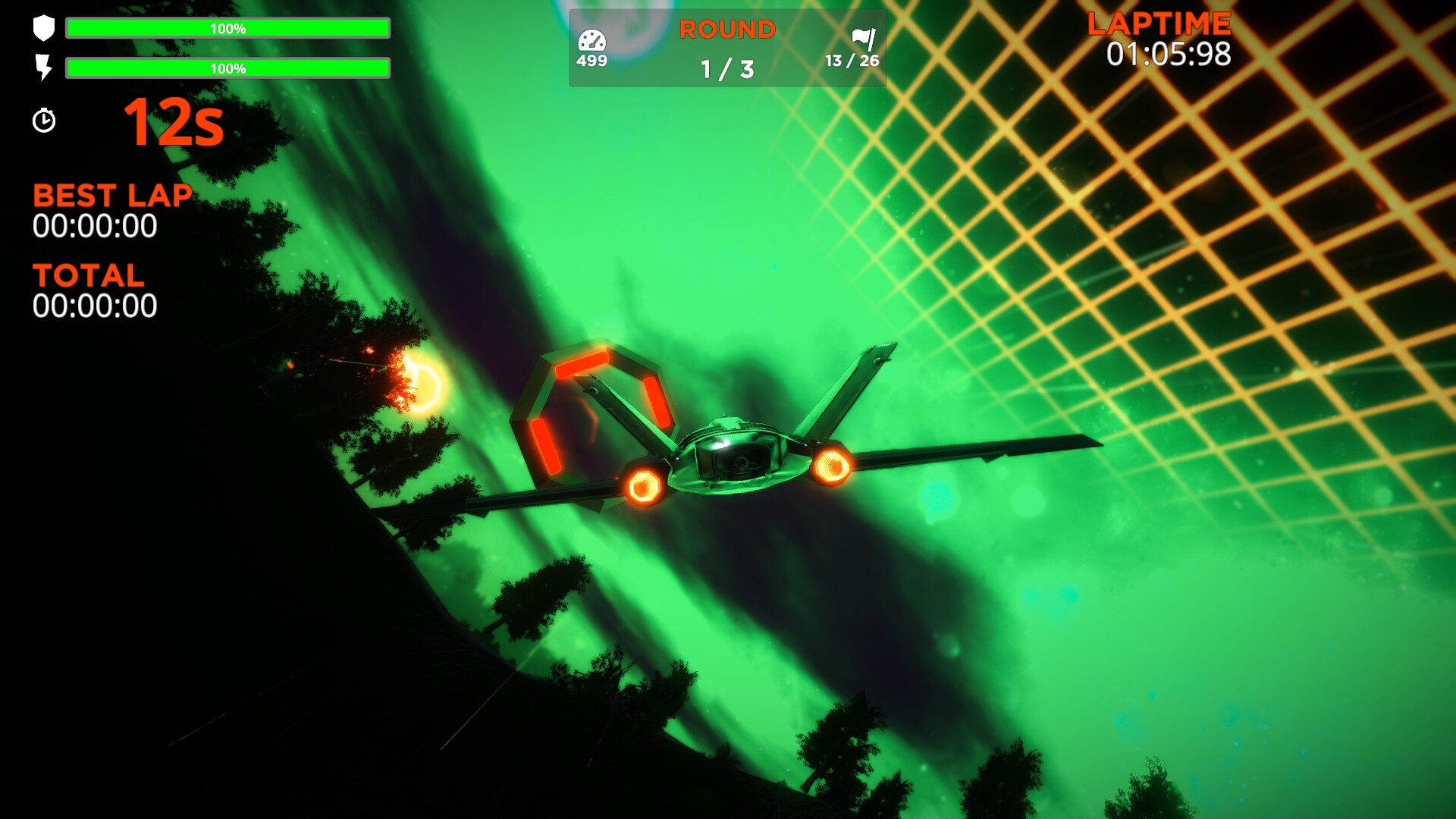
Task: Click the ROUND header icon area
Action: tap(726, 30)
